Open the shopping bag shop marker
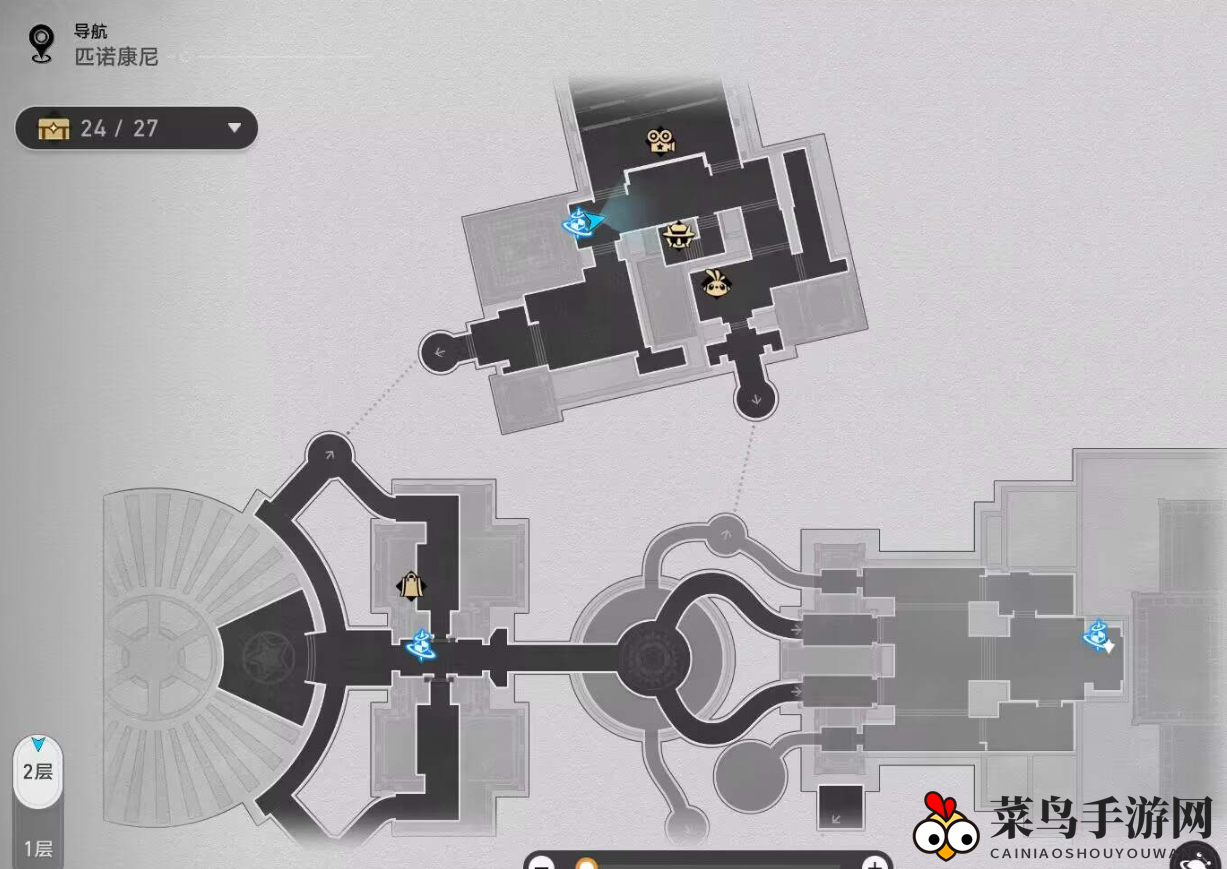 click(x=409, y=585)
